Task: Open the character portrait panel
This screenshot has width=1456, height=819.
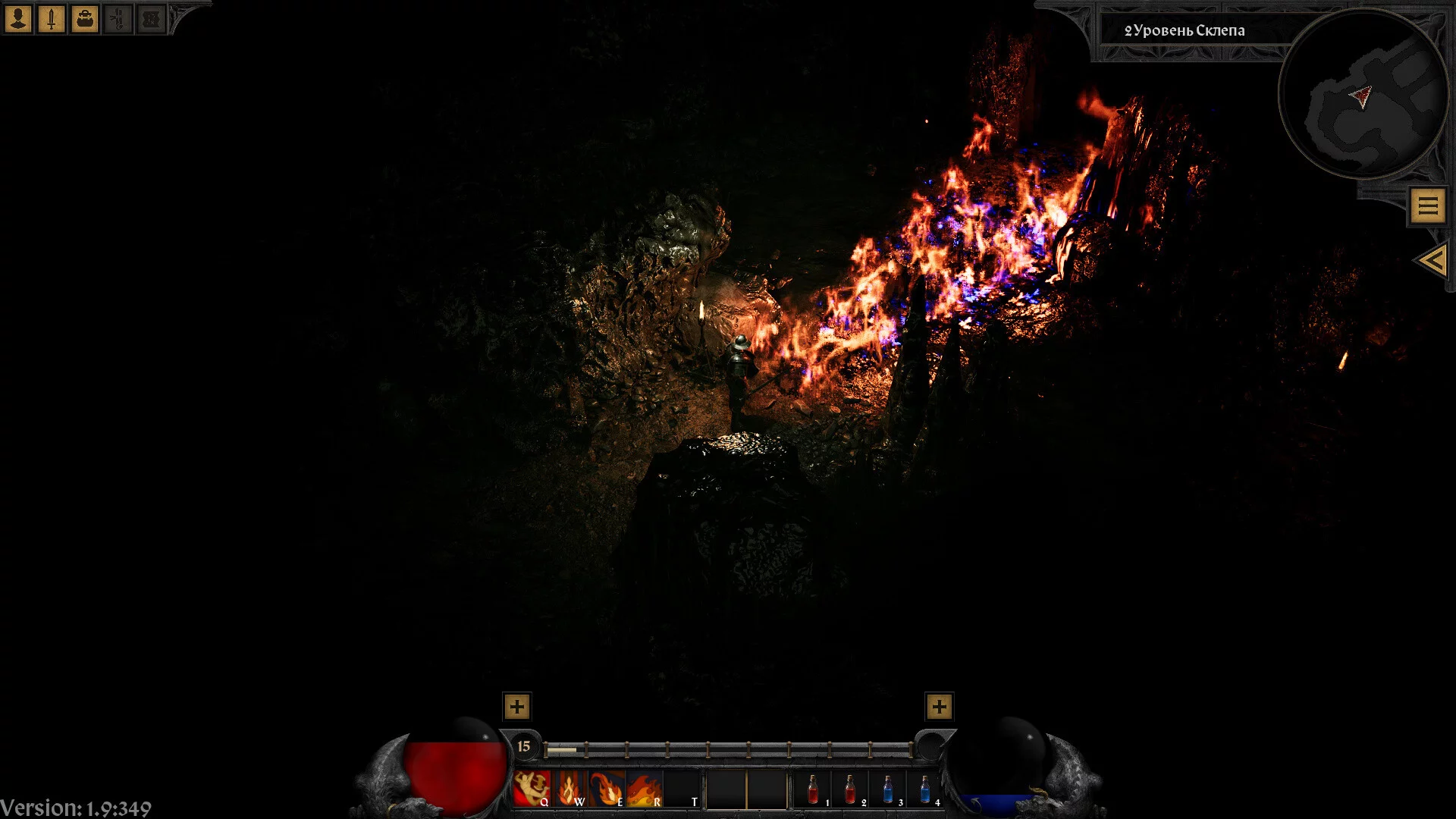Action: click(x=18, y=18)
